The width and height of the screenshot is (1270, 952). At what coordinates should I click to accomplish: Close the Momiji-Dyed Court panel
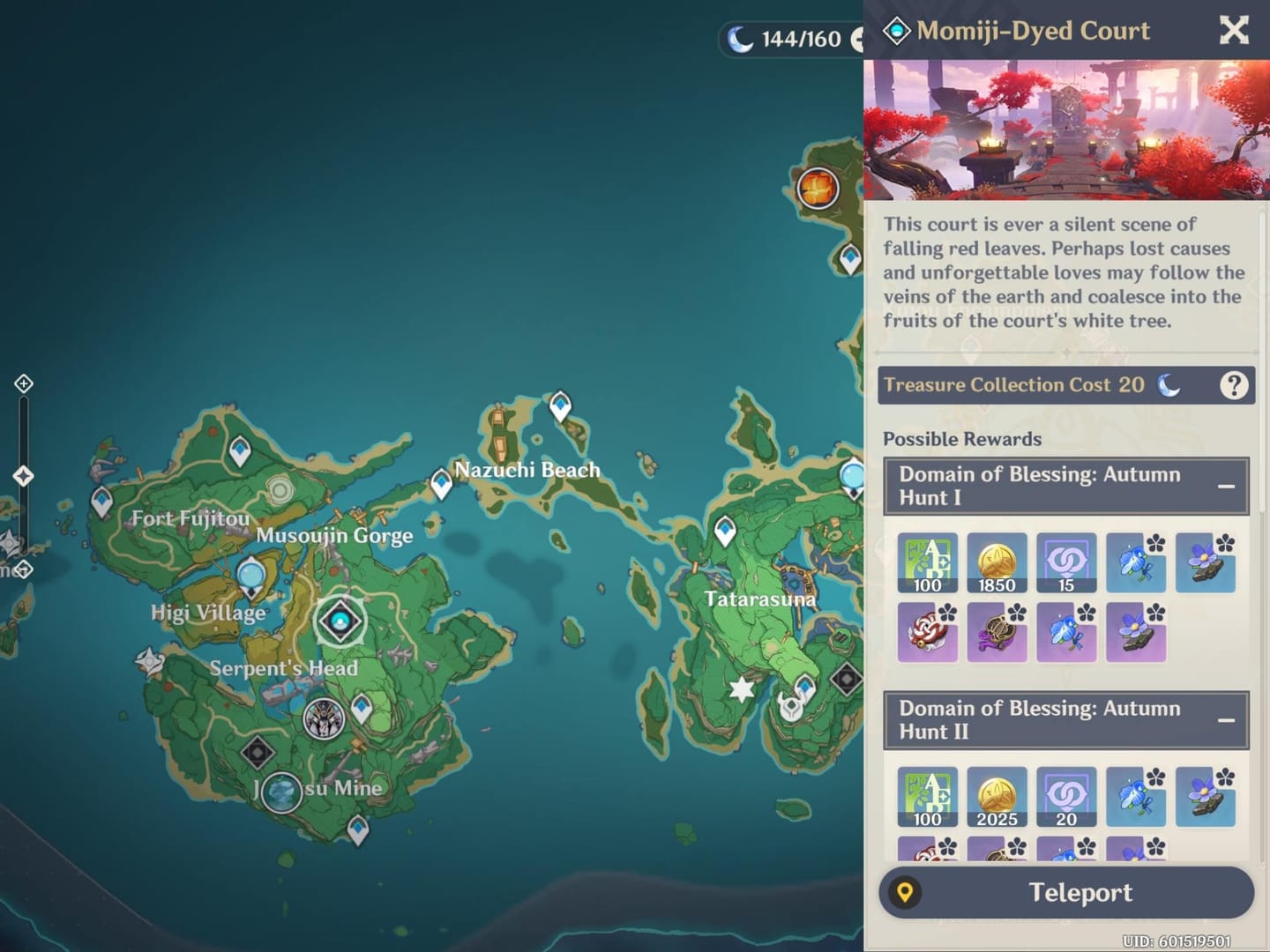coord(1233,31)
